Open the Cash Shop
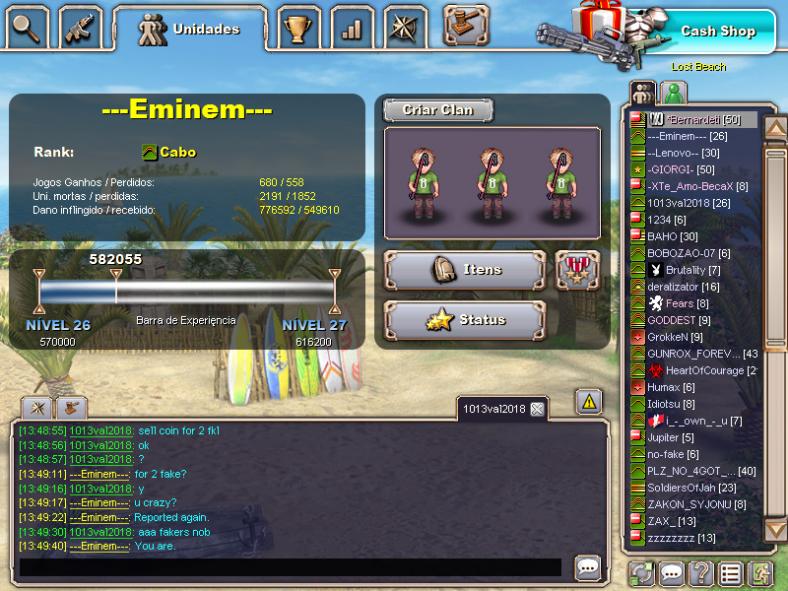Viewport: 788px width, 591px height. pyautogui.click(x=716, y=31)
